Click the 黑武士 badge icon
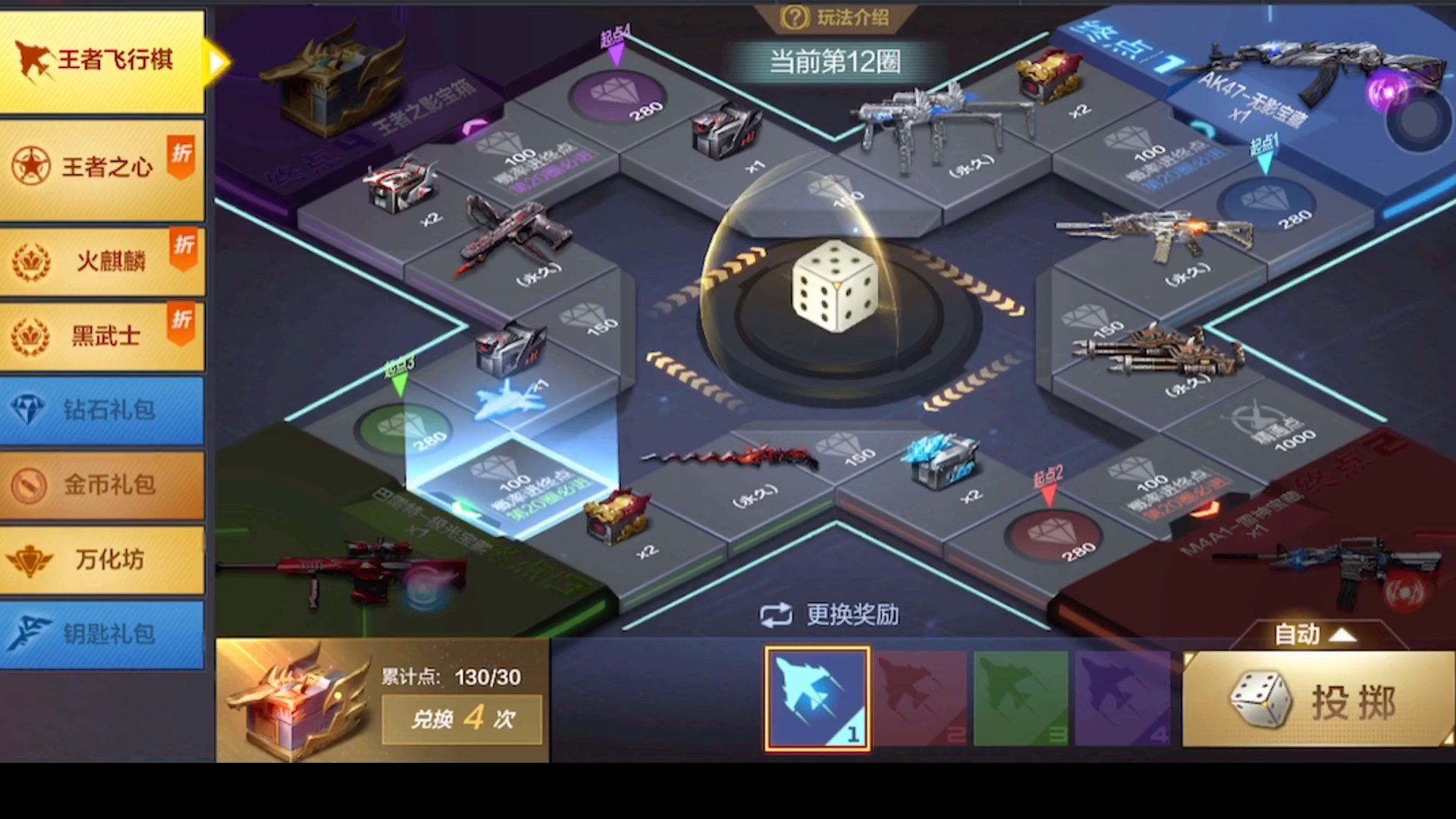Viewport: 1456px width, 819px height. pyautogui.click(x=30, y=335)
